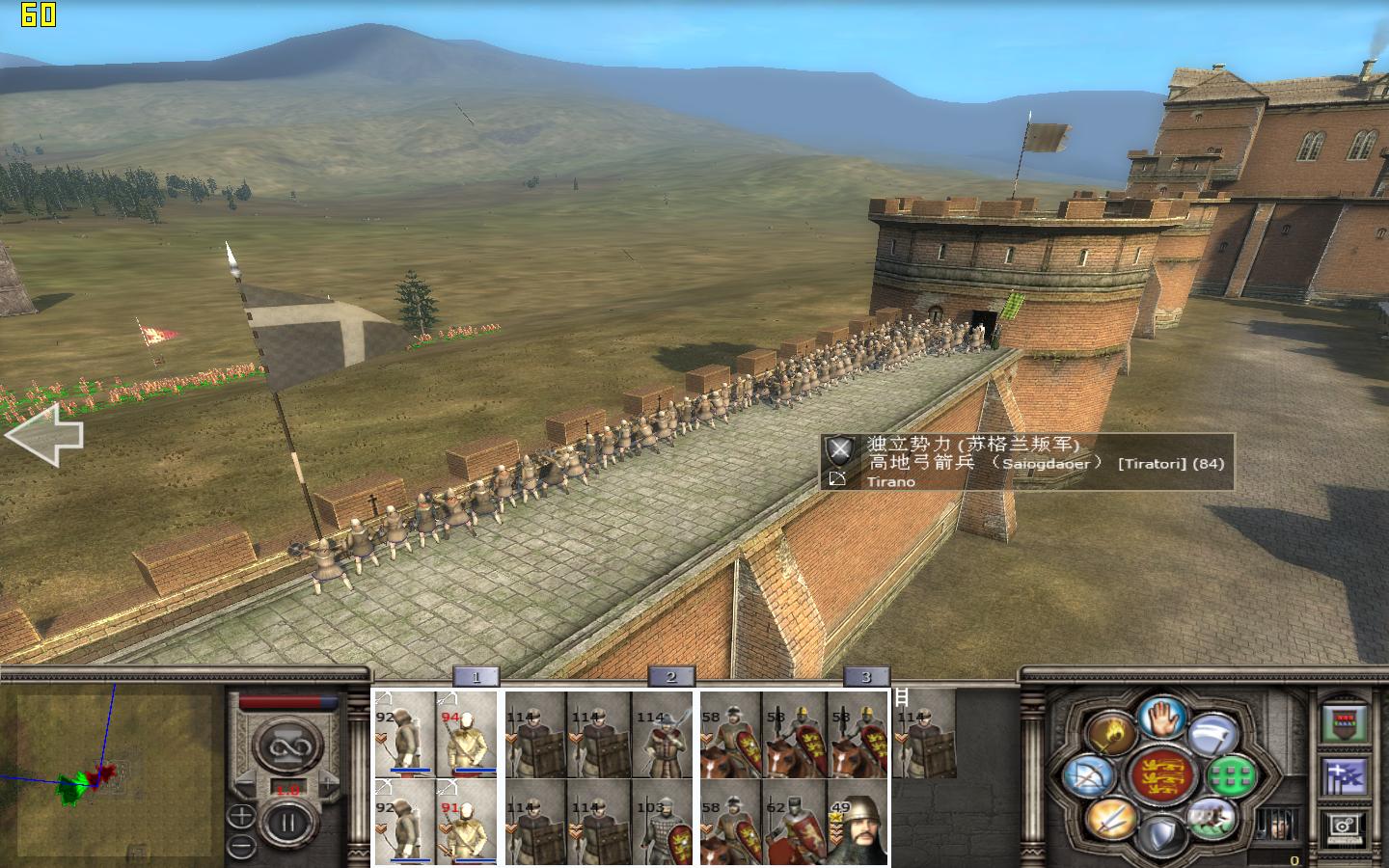Activate the halt order hand icon
This screenshot has width=1389, height=868.
pos(1161,717)
